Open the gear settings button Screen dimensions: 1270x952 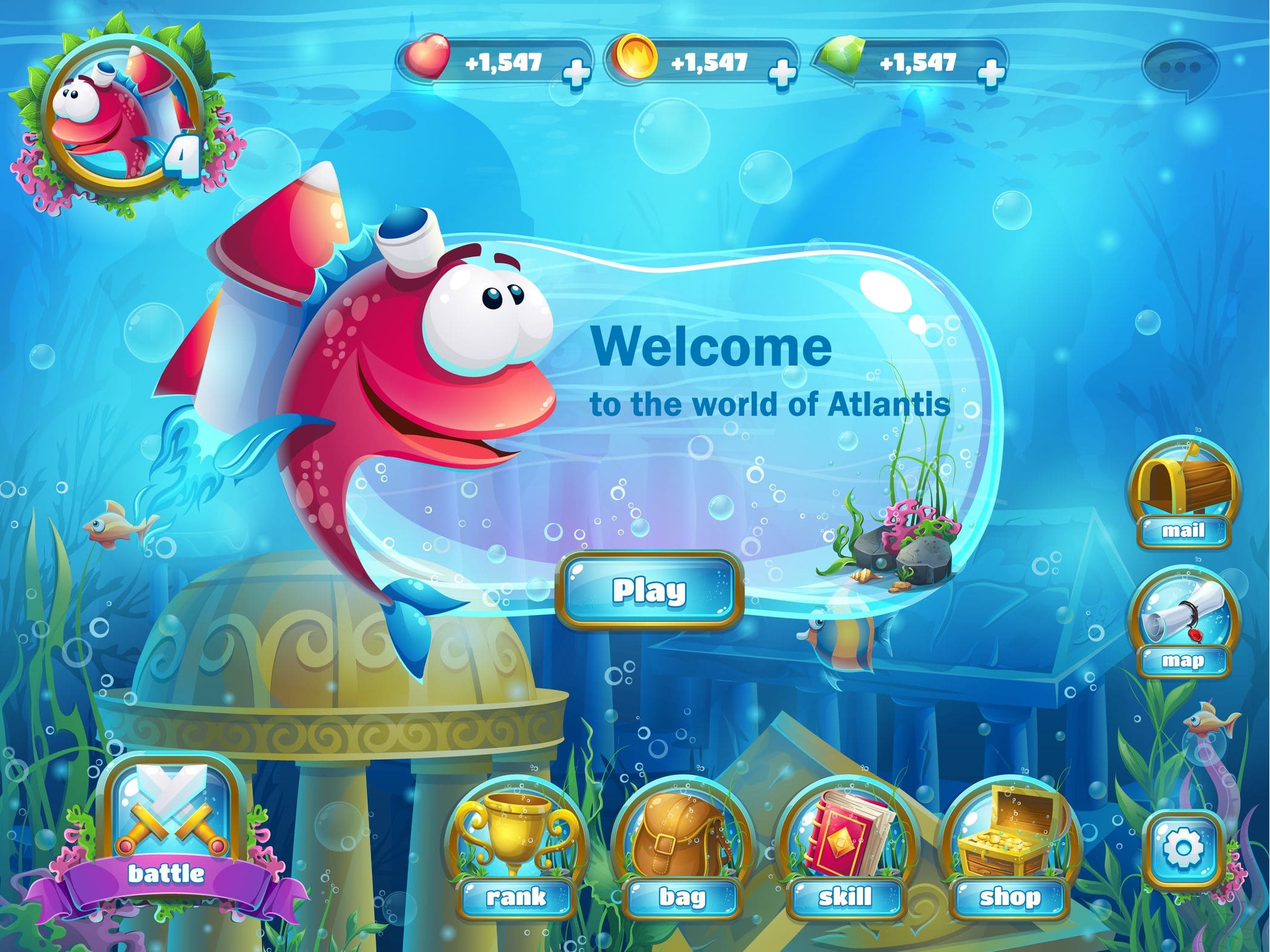pyautogui.click(x=1183, y=847)
